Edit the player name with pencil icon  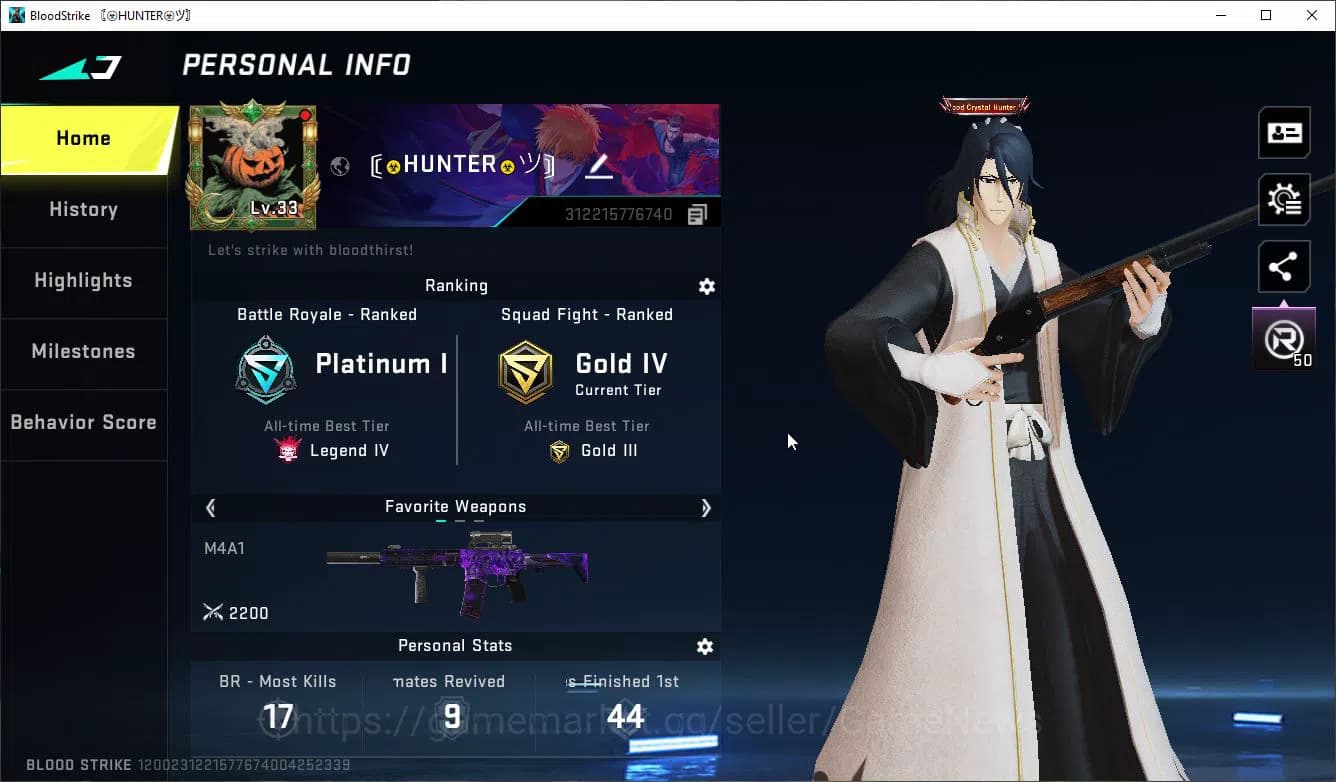pos(599,166)
